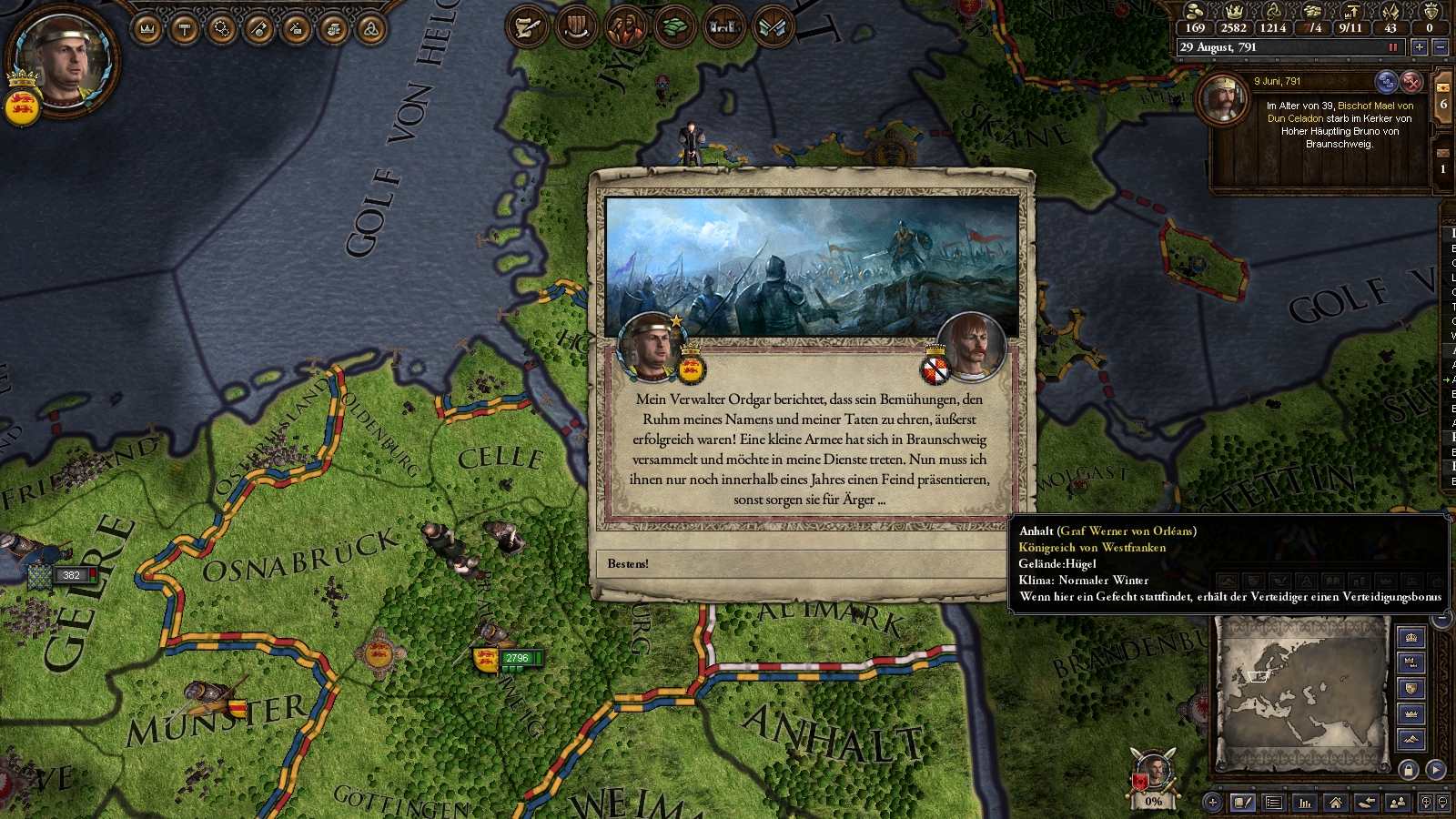Switch to the terrain map mode
1456x819 pixels.
point(1411,739)
